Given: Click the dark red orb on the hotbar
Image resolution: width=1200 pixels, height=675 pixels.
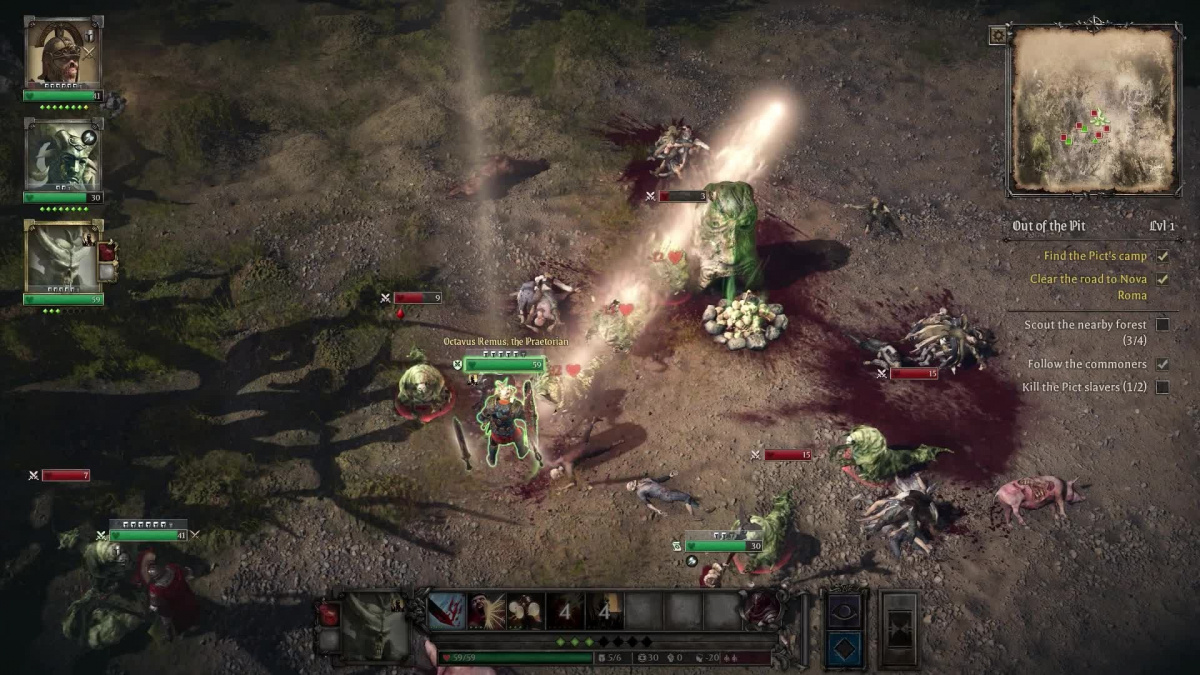Looking at the screenshot, I should point(761,608).
